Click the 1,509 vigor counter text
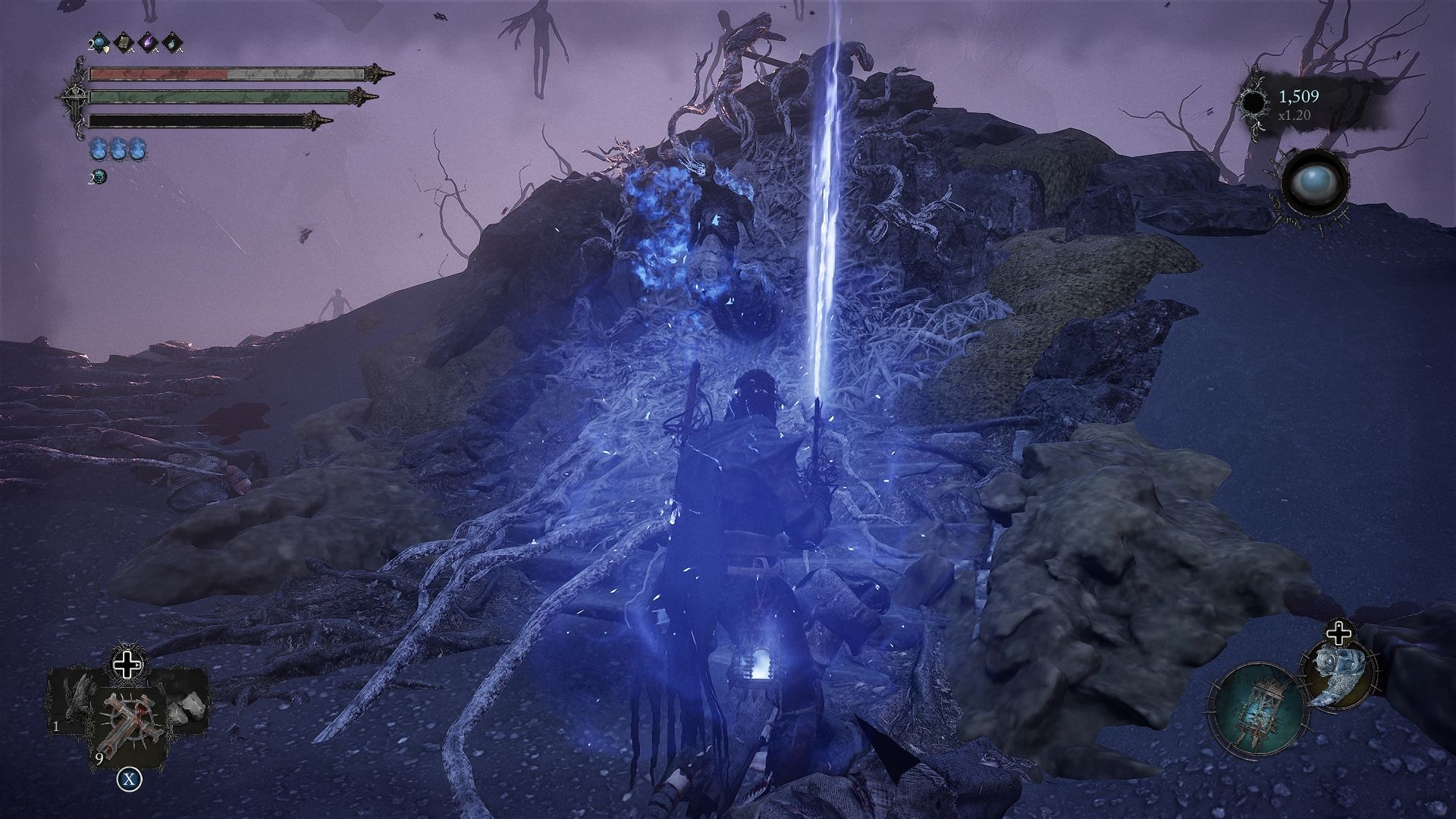This screenshot has width=1456, height=819. (1299, 96)
